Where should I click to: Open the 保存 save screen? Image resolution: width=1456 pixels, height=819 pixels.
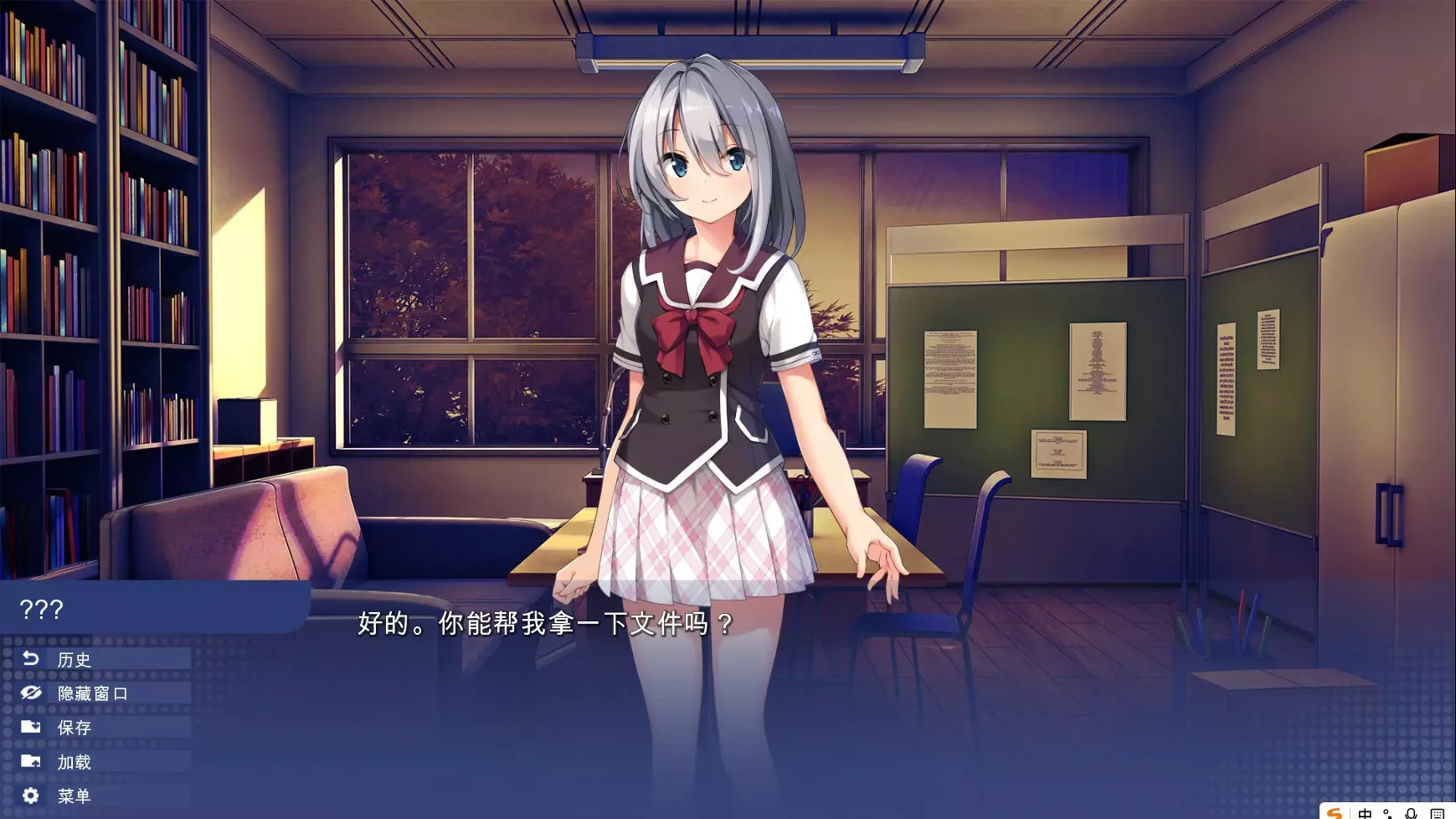[74, 728]
